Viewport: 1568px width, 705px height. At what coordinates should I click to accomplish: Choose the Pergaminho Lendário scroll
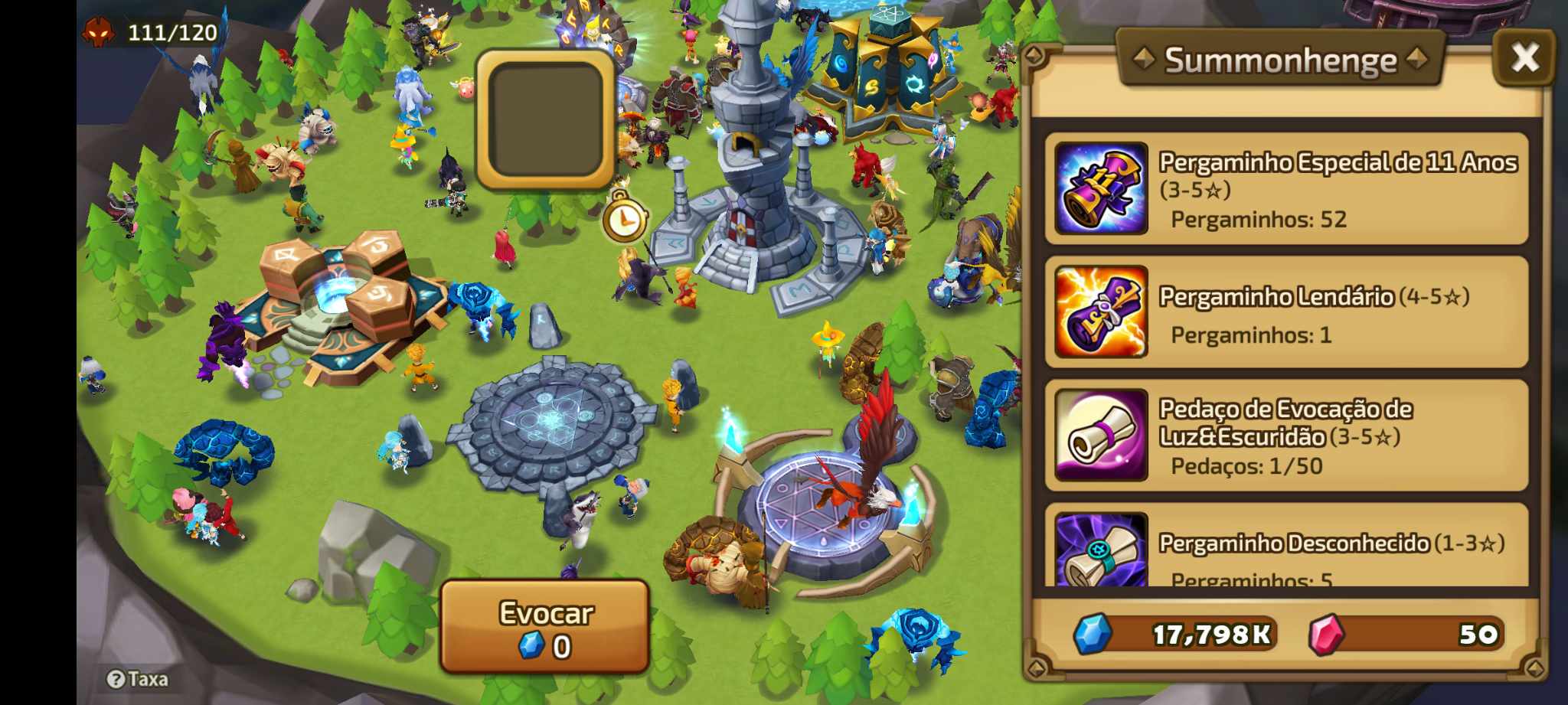pyautogui.click(x=1286, y=312)
